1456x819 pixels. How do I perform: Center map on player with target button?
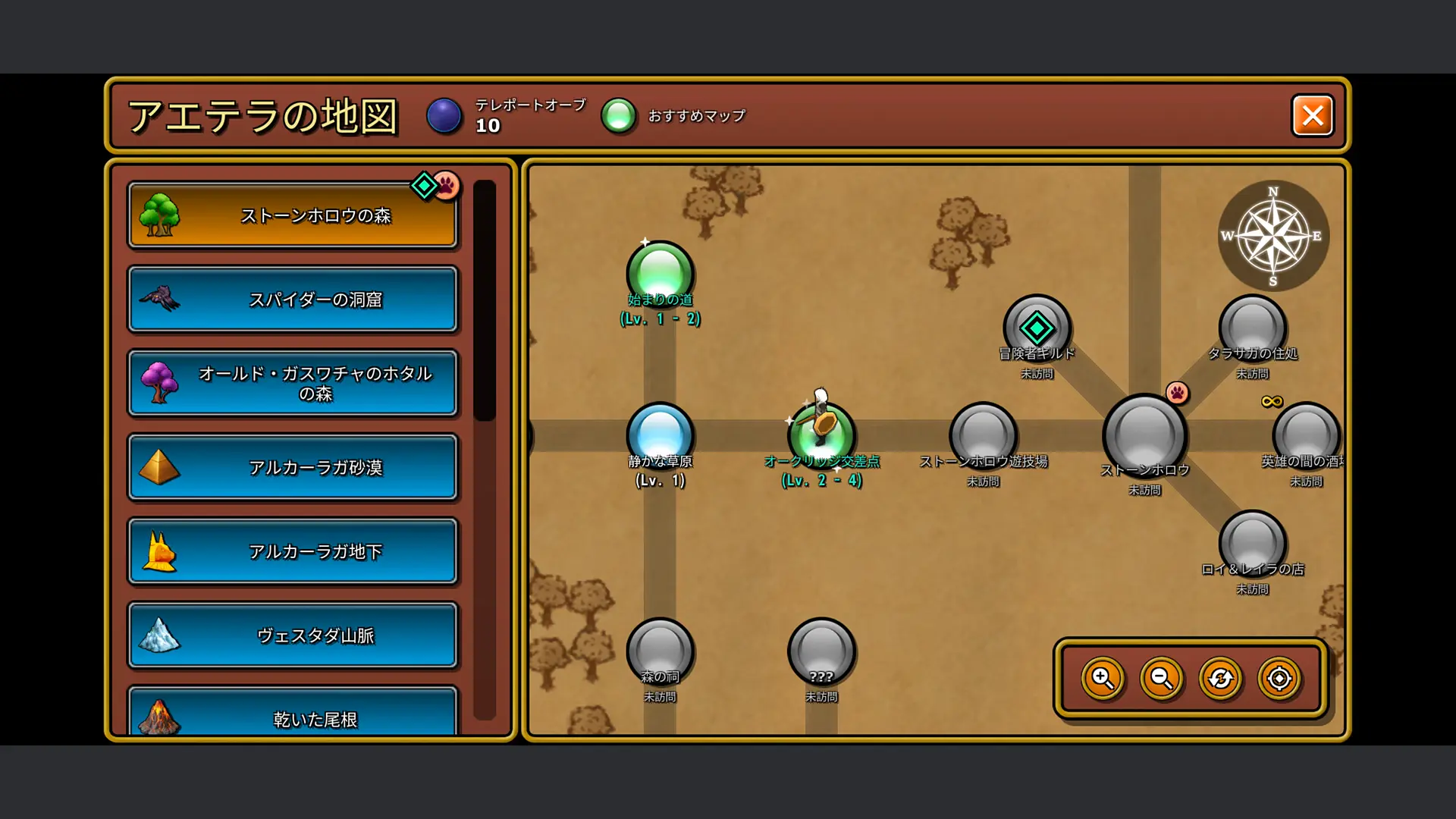tap(1279, 678)
